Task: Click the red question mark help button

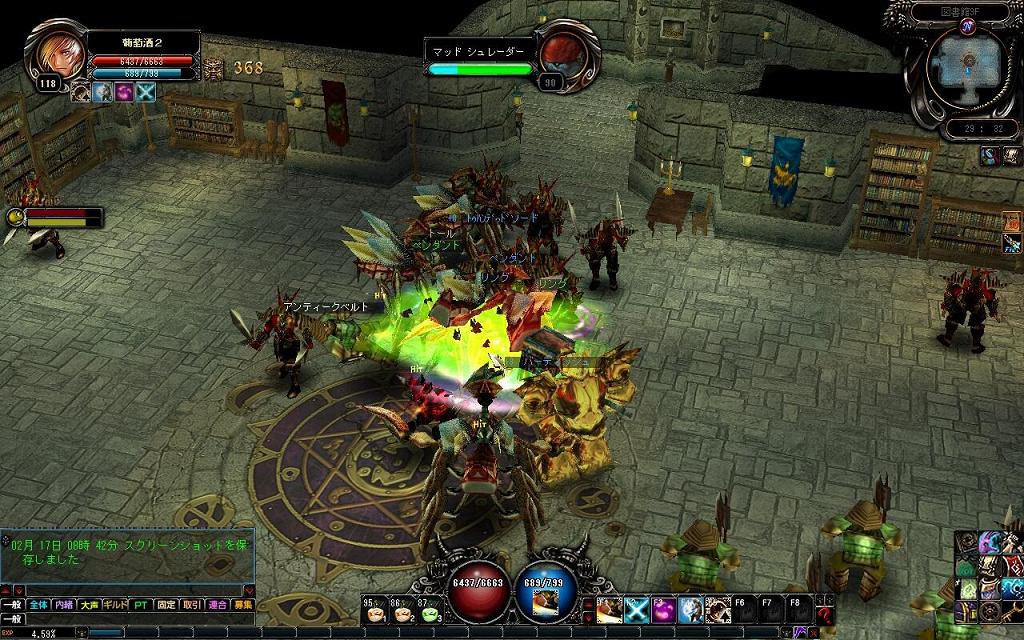Action: click(x=825, y=612)
